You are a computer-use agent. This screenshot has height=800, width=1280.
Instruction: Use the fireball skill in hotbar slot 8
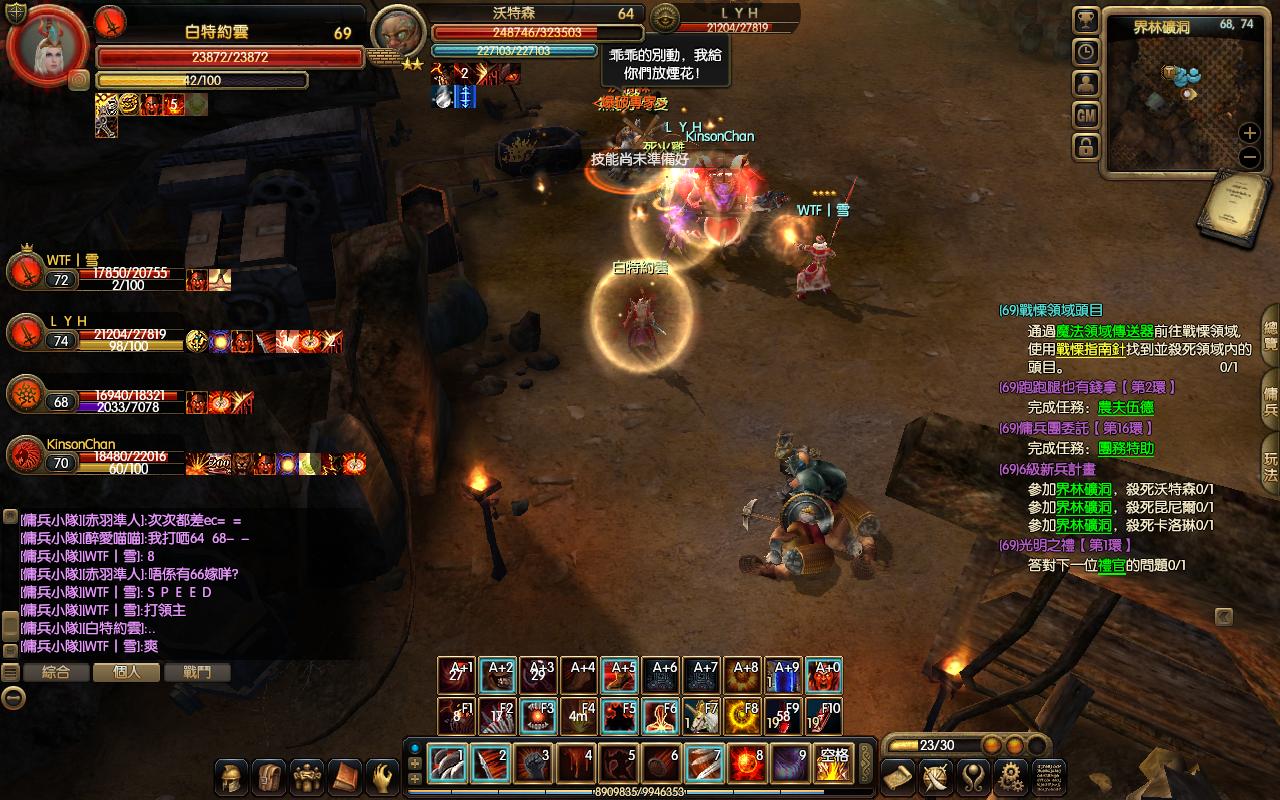tap(747, 764)
